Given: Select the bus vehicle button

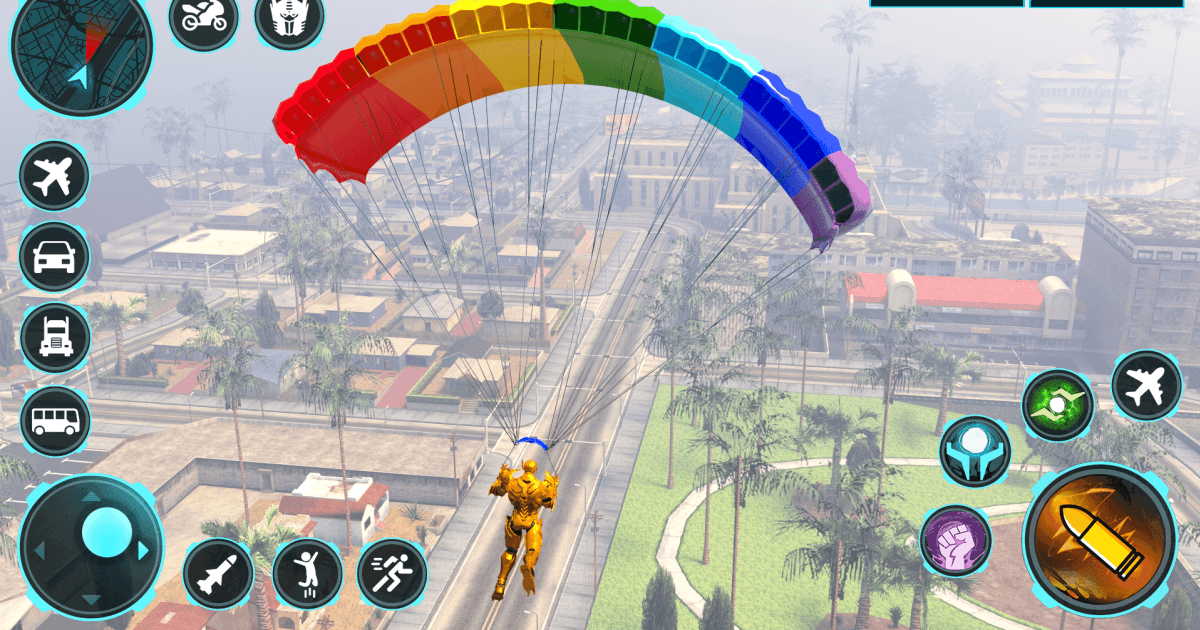Looking at the screenshot, I should 54,420.
